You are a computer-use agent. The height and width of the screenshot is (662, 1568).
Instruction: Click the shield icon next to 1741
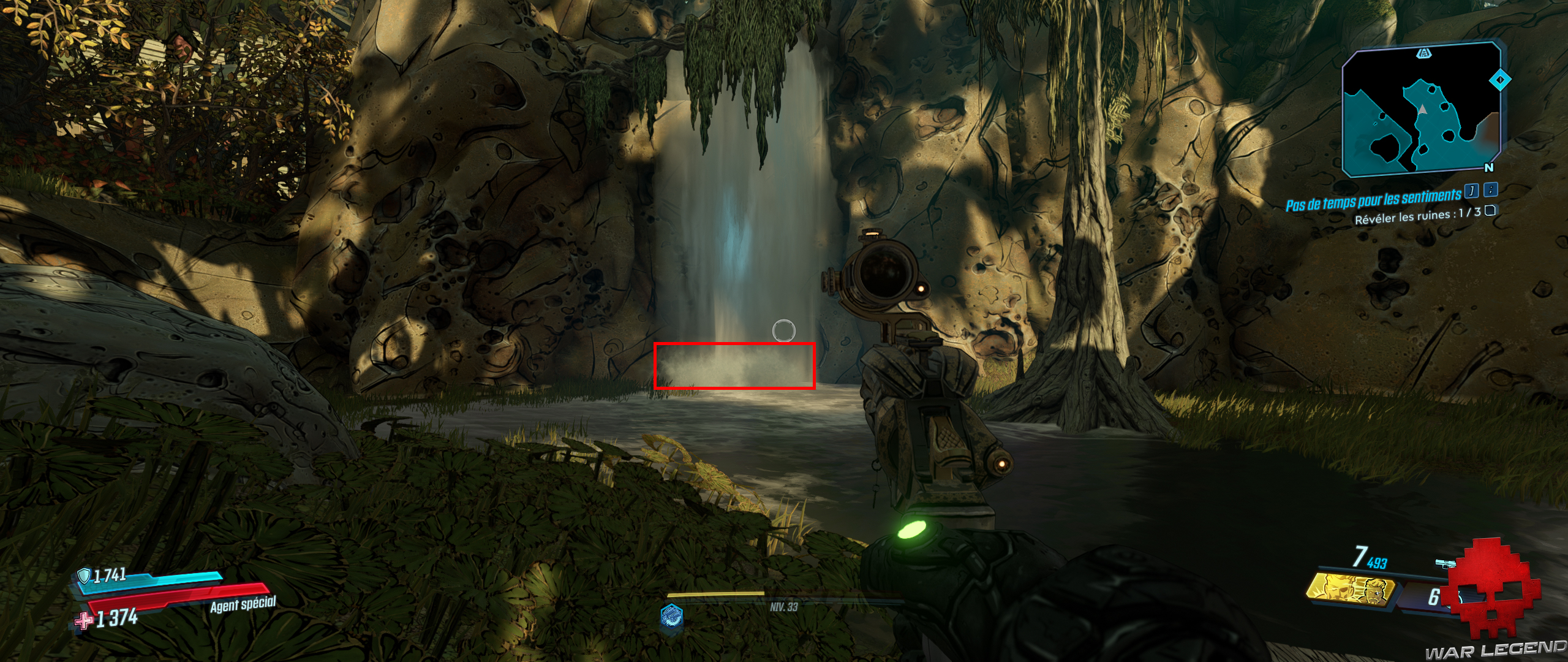[85, 577]
